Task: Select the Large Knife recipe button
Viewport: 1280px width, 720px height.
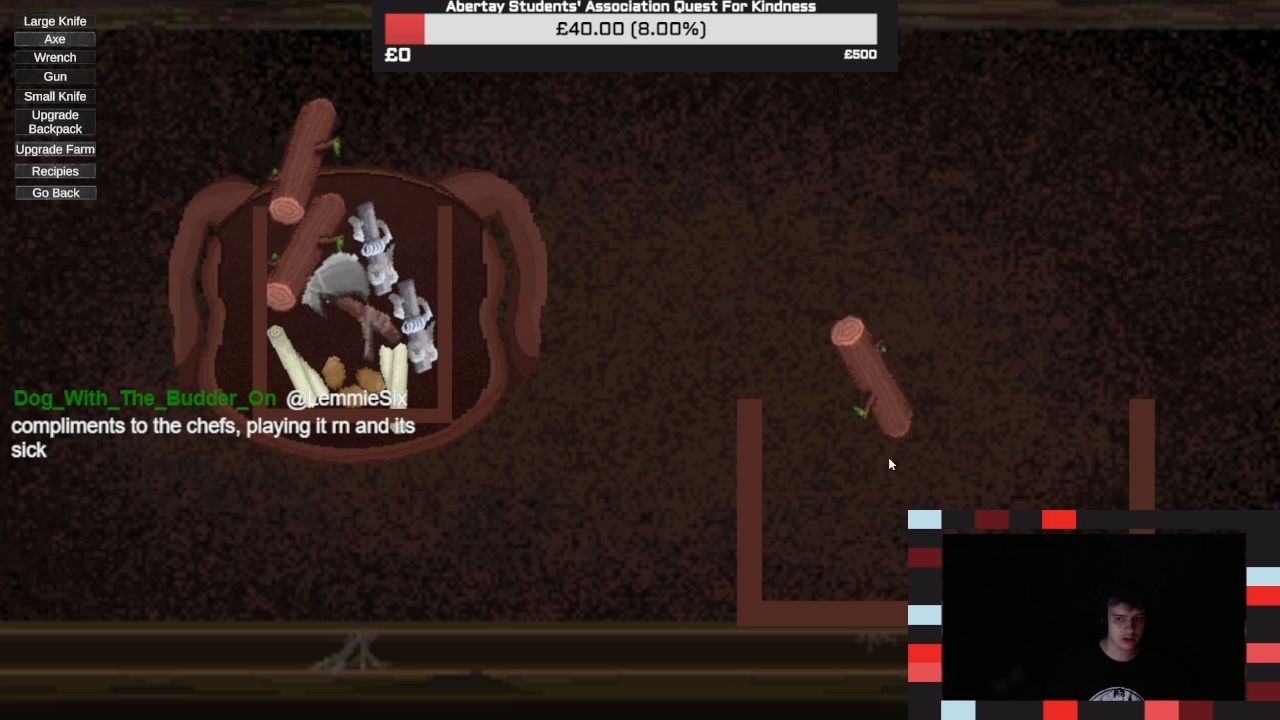Action: click(x=55, y=21)
